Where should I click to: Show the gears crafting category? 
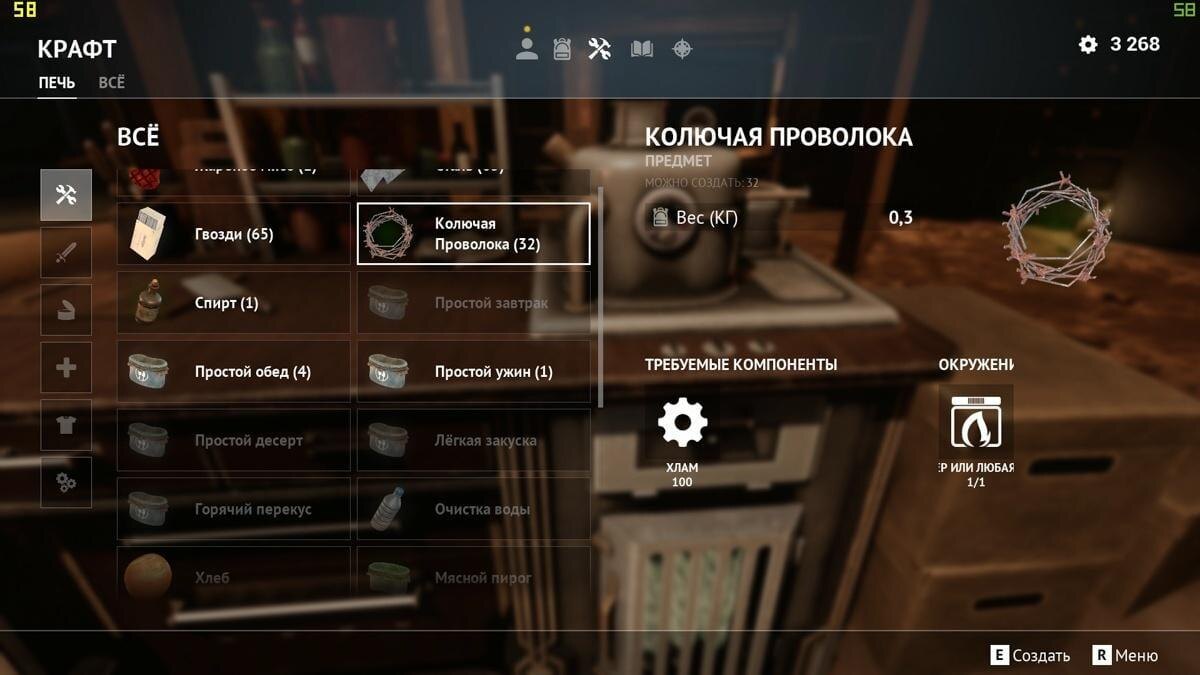(66, 483)
